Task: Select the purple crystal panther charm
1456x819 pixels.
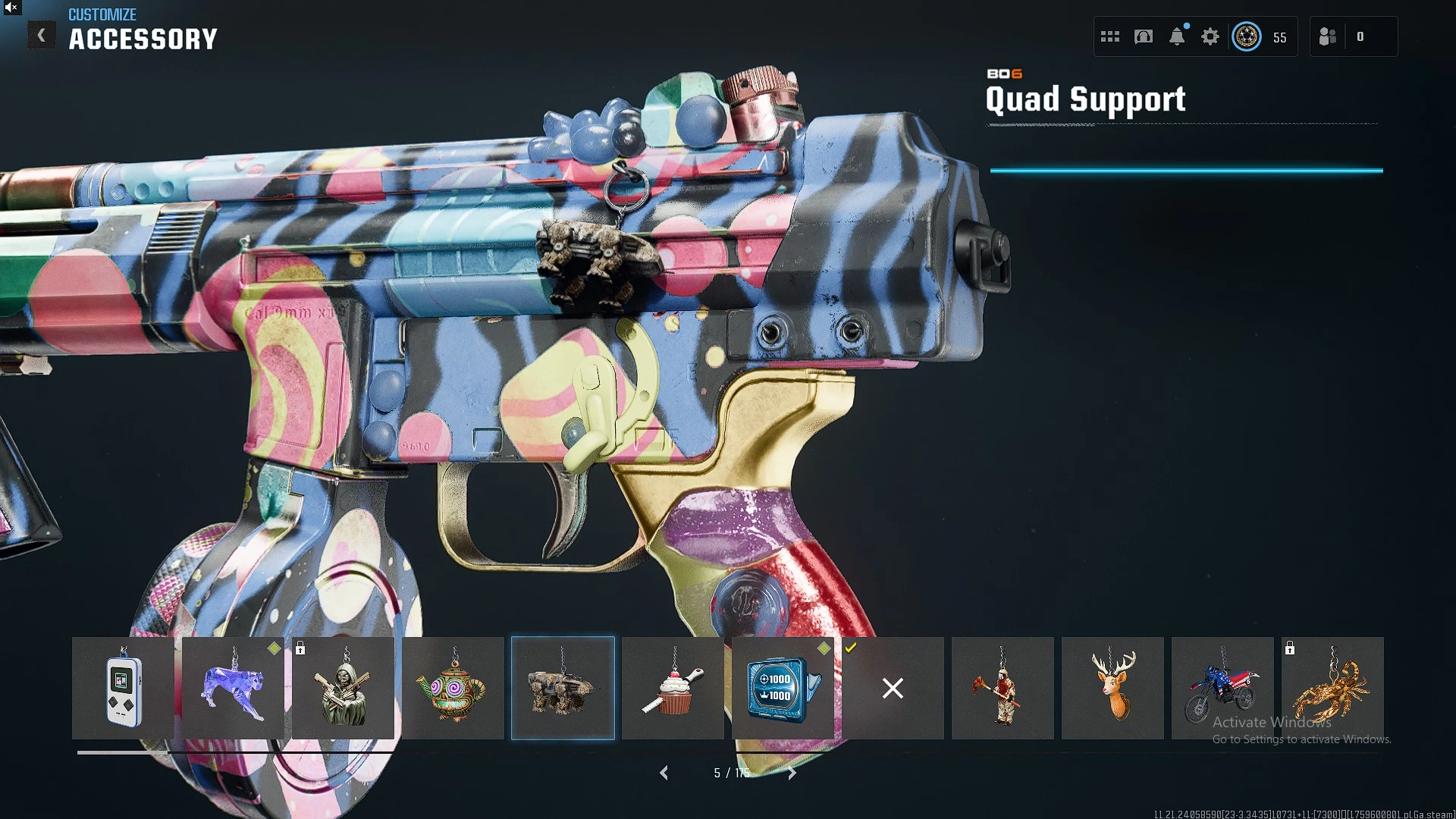Action: point(233,688)
